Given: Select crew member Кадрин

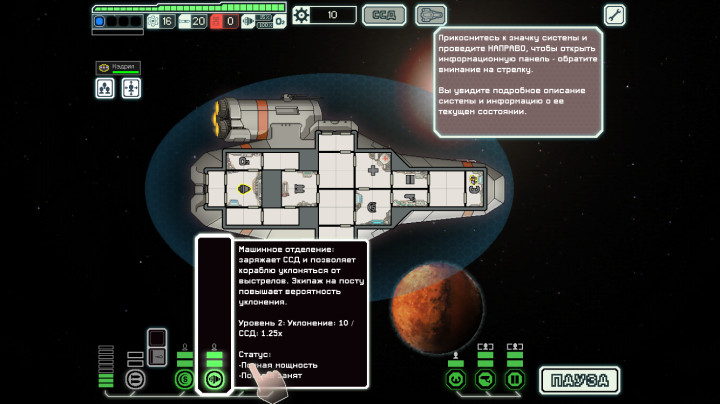Looking at the screenshot, I should click(x=118, y=68).
